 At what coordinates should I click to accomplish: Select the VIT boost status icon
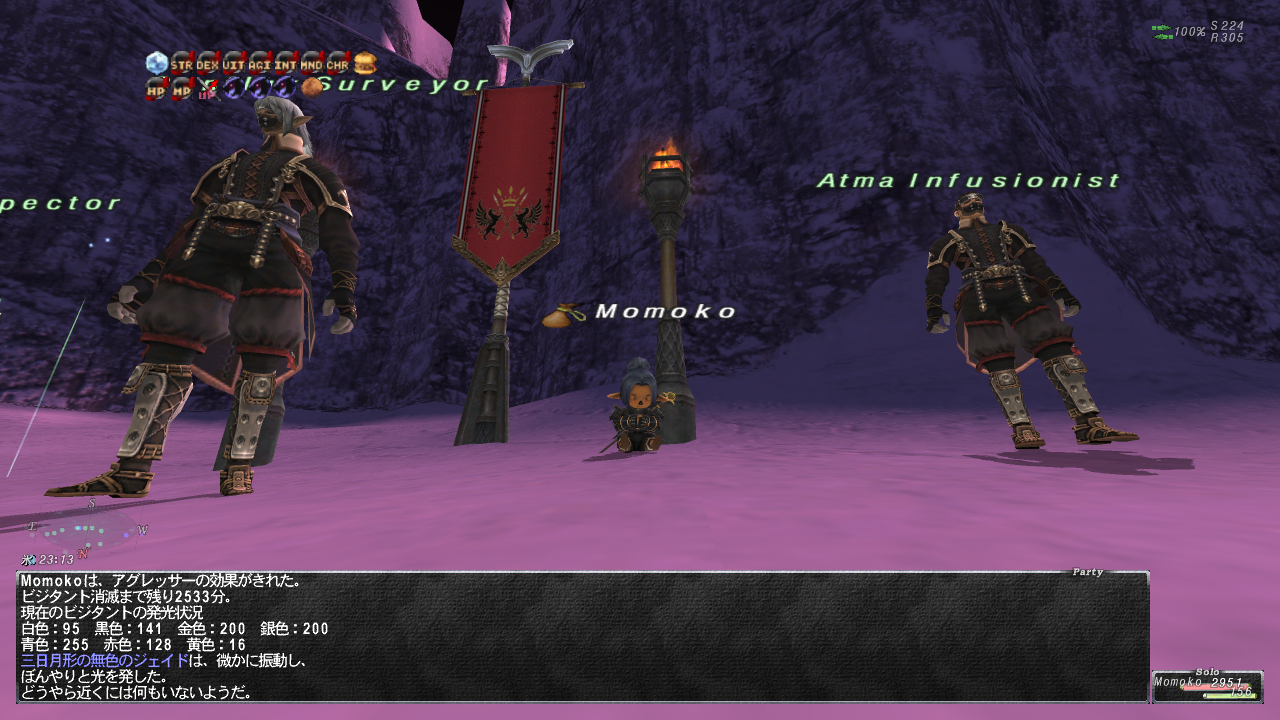tap(234, 64)
